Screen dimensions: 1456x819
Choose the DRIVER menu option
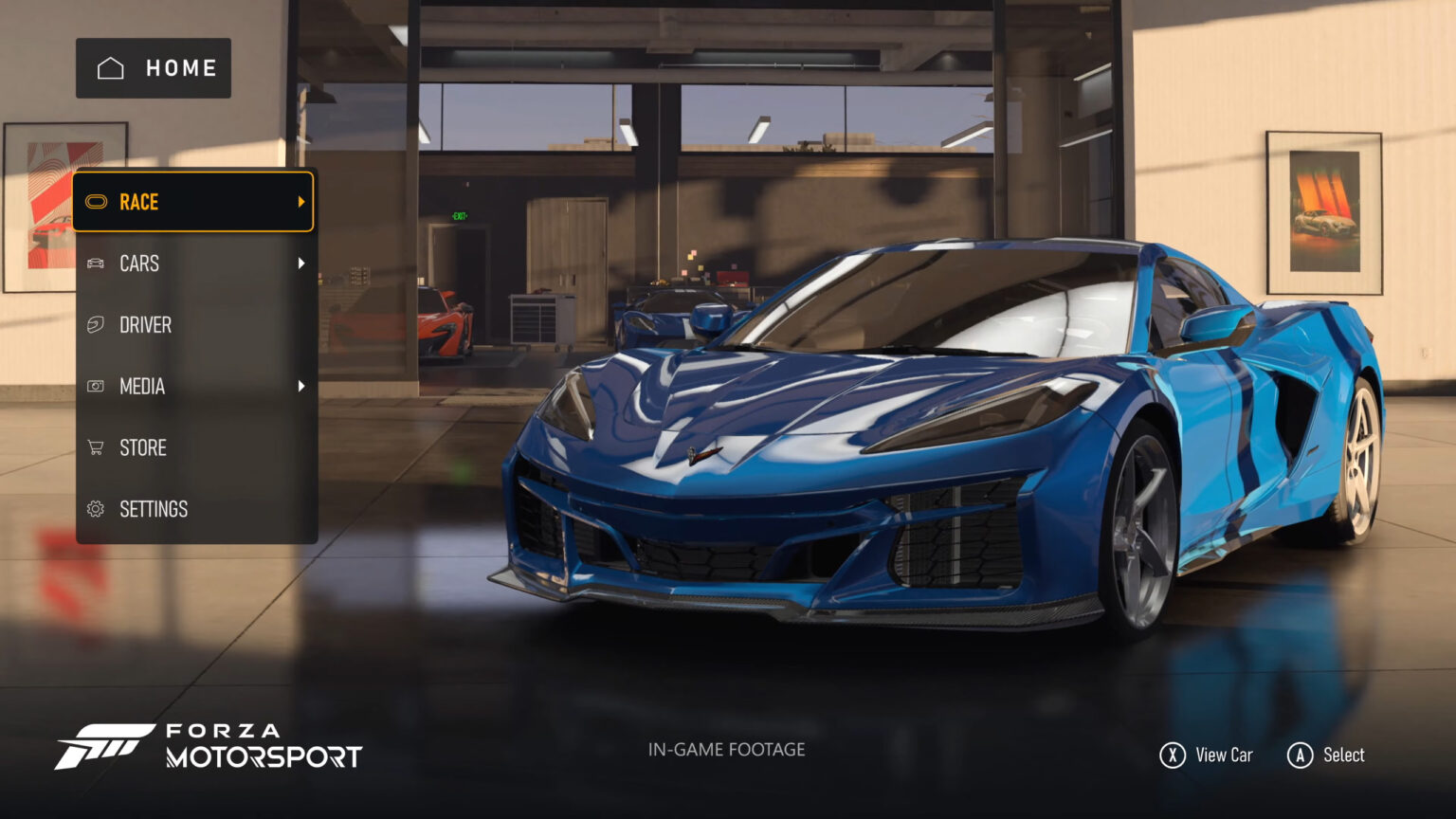point(193,325)
